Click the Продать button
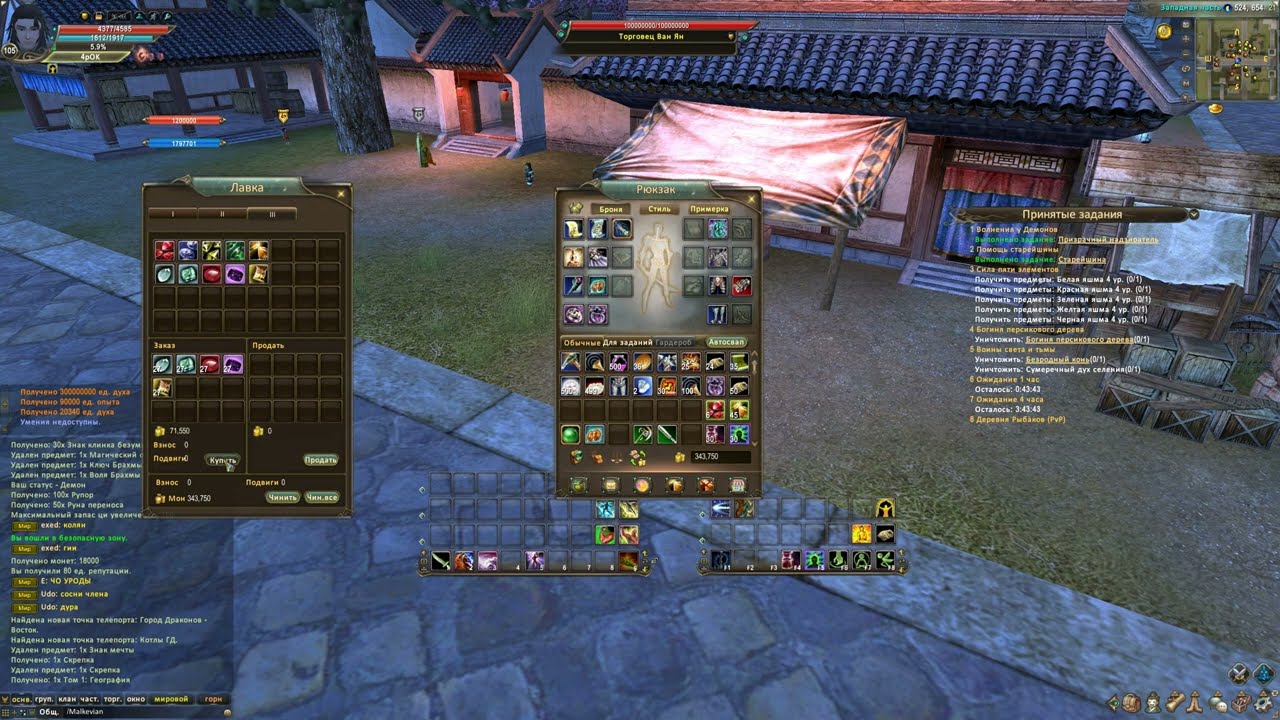Viewport: 1280px width, 720px height. (x=320, y=460)
